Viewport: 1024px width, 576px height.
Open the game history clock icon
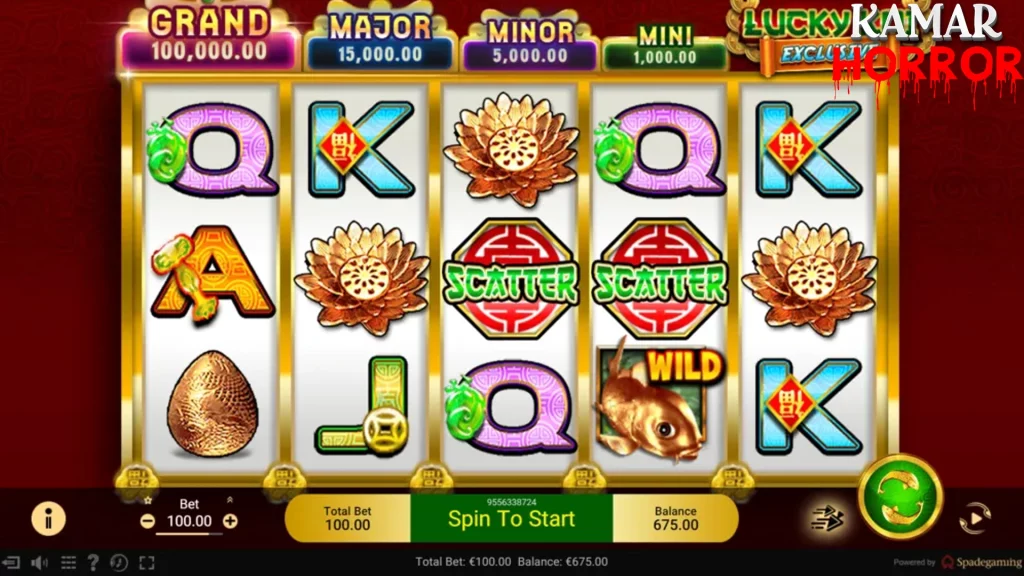point(119,563)
